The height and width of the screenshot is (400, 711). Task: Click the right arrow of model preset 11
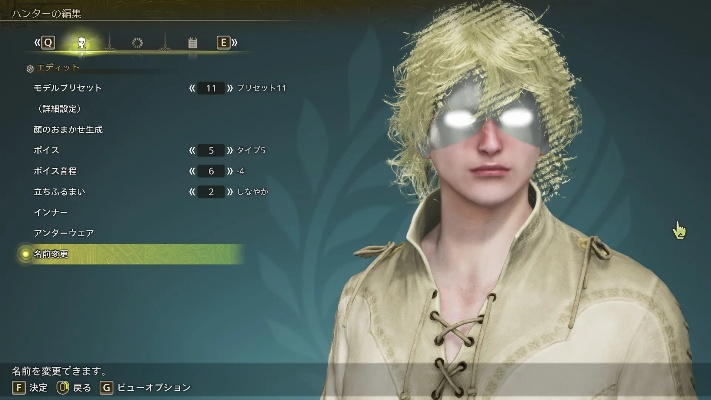[x=229, y=88]
